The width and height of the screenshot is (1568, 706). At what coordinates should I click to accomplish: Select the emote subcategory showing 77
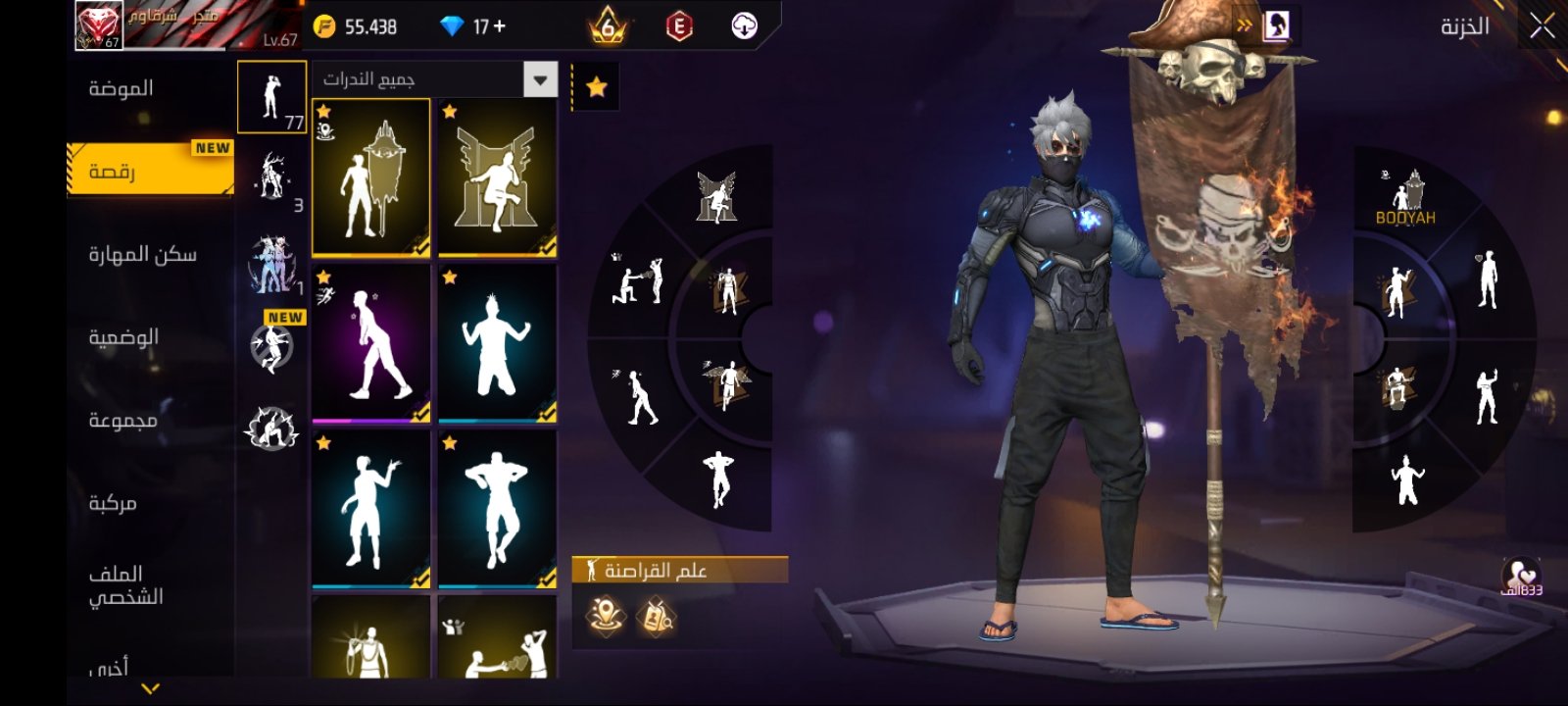pyautogui.click(x=271, y=97)
